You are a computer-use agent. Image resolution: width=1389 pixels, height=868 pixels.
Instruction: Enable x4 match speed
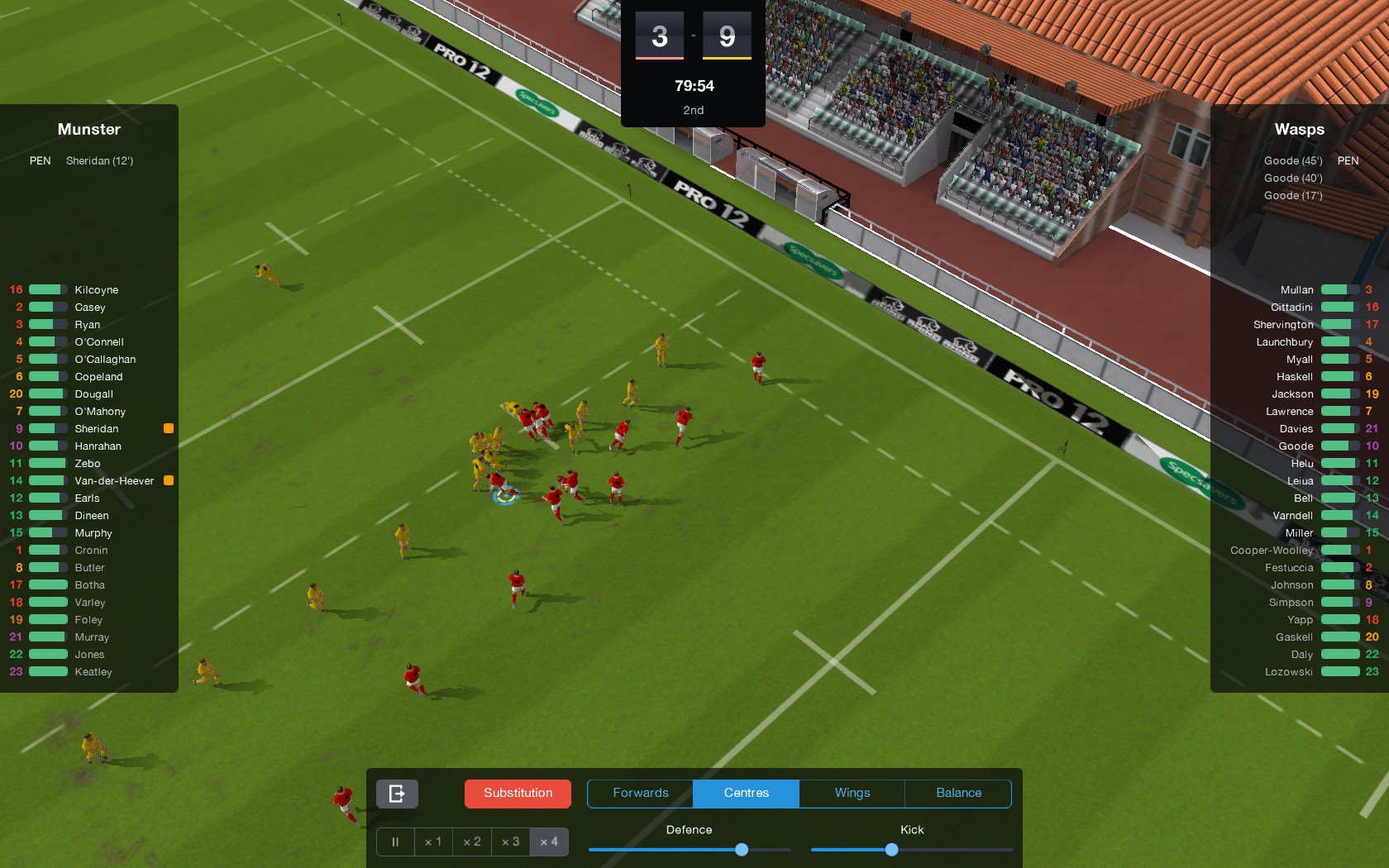pos(549,842)
